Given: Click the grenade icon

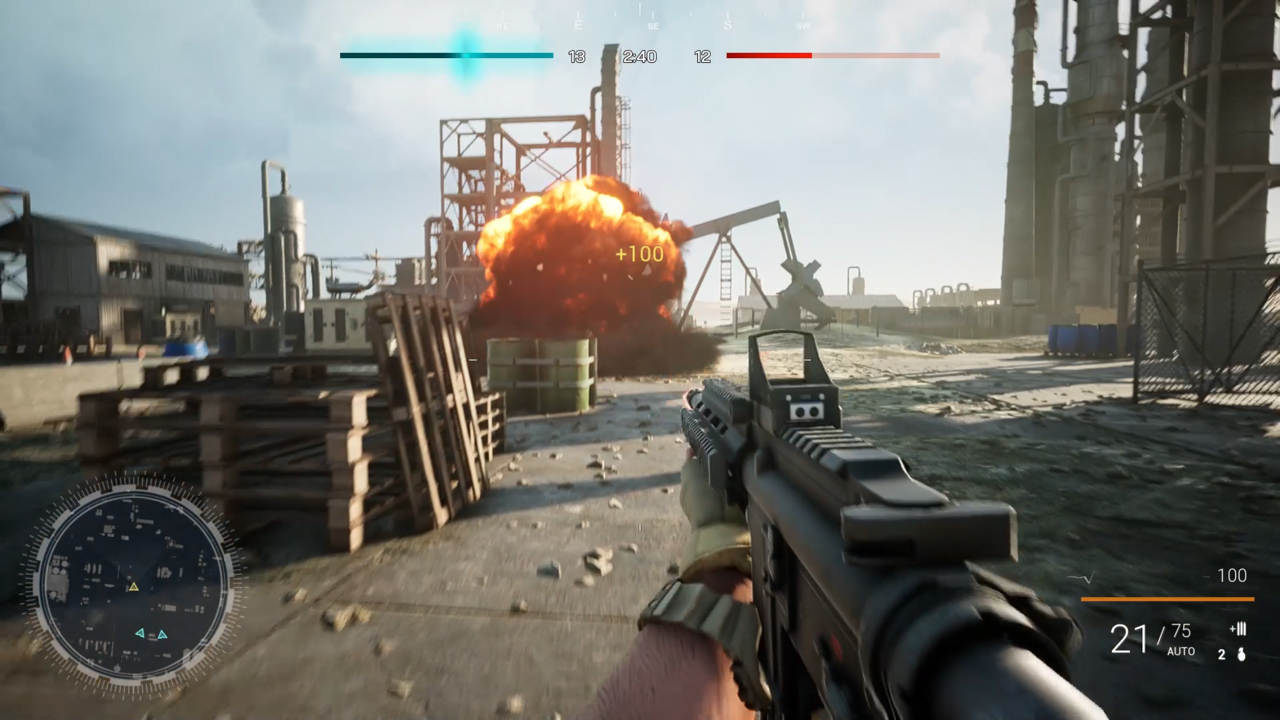Looking at the screenshot, I should coord(1241,655).
